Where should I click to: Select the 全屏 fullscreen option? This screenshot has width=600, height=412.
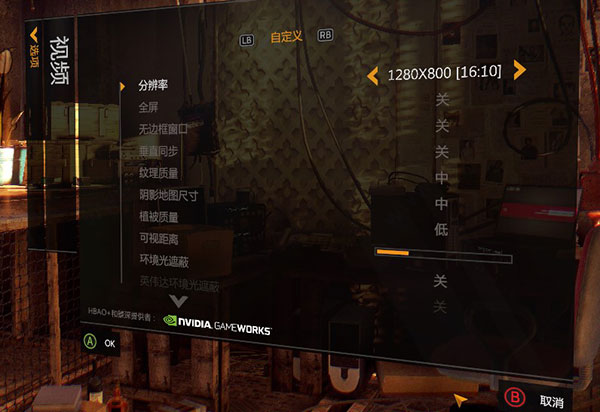coord(149,106)
